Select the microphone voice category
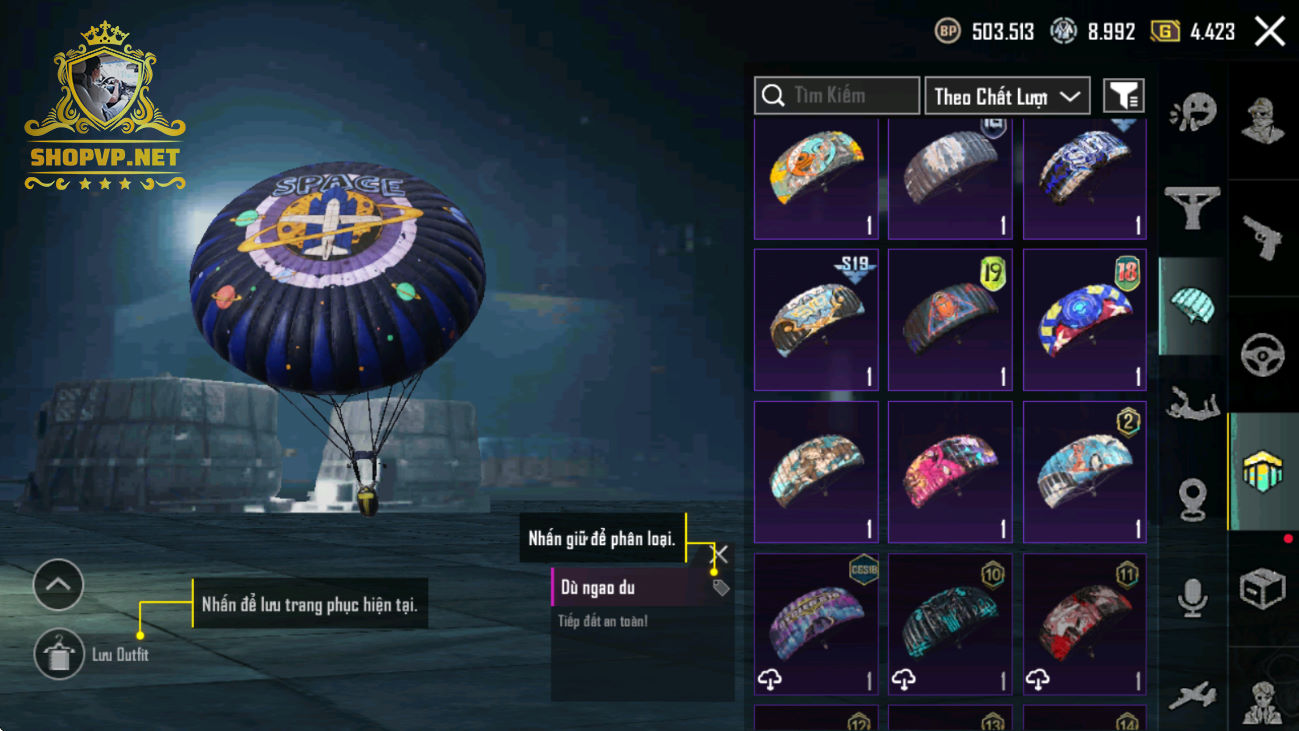 pyautogui.click(x=1192, y=598)
